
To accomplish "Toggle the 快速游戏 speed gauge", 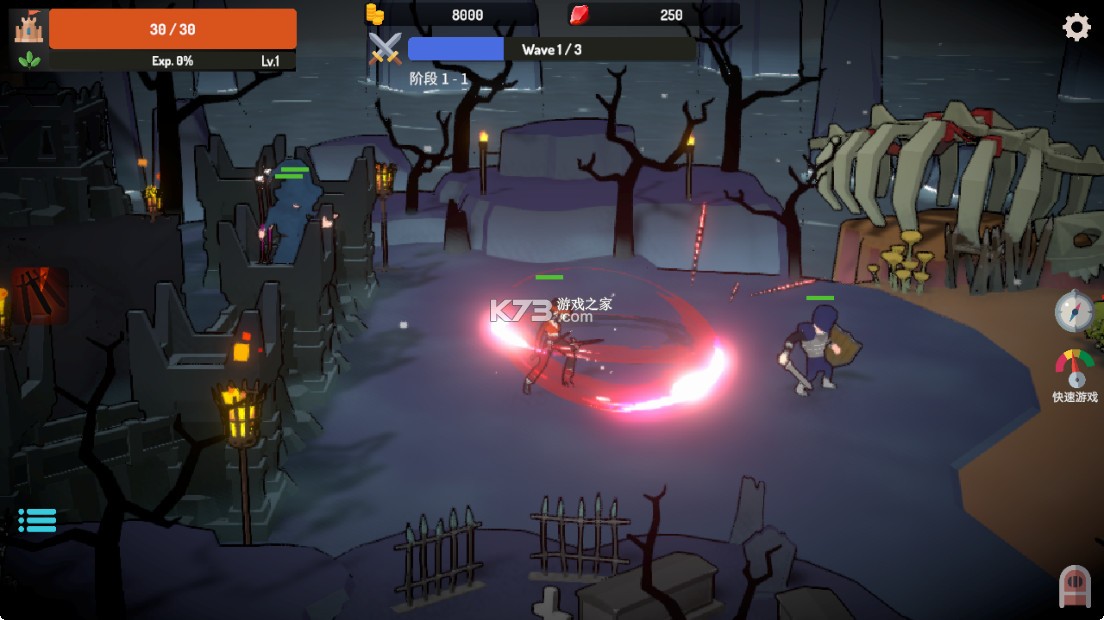I will point(1075,368).
